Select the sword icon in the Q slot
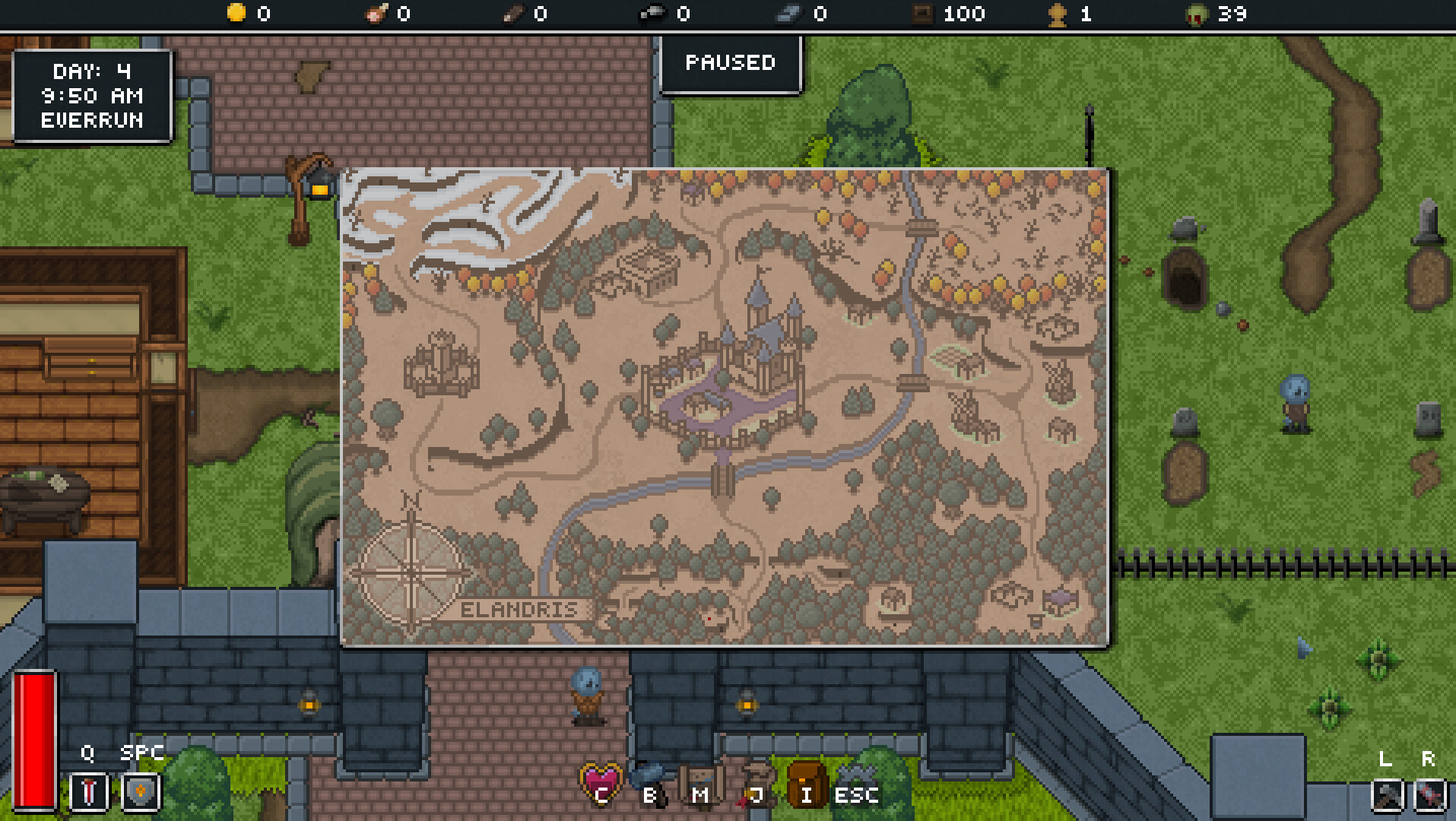 (x=87, y=791)
